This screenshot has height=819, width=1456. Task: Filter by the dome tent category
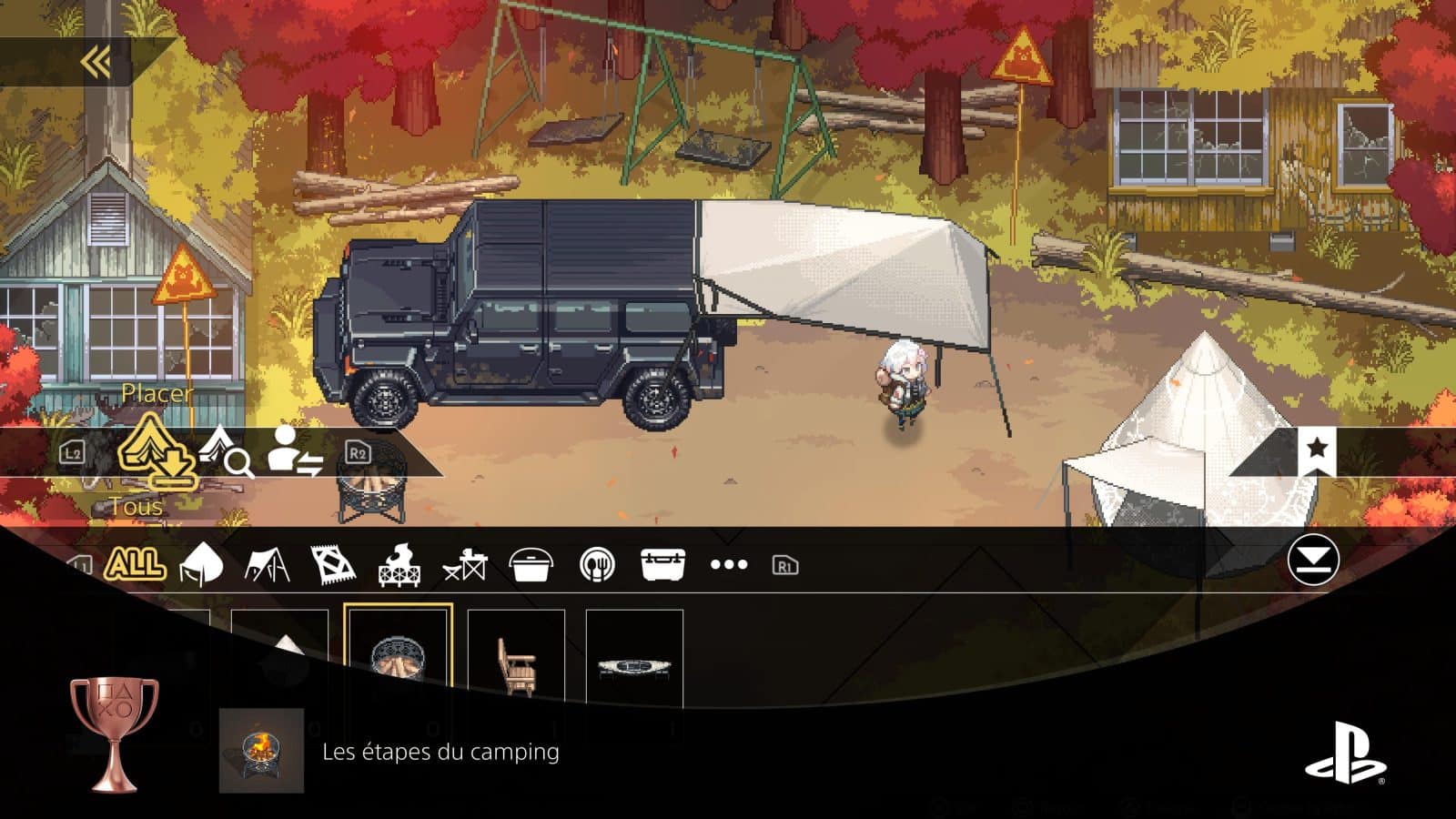tap(202, 565)
